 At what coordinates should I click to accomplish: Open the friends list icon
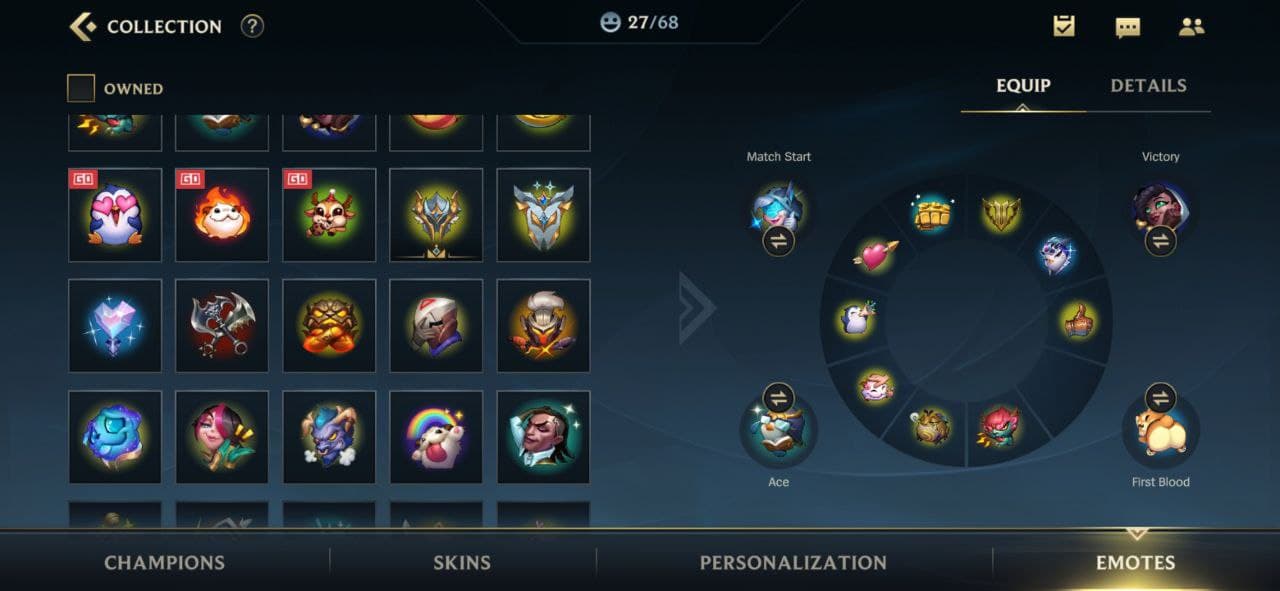coord(1191,27)
